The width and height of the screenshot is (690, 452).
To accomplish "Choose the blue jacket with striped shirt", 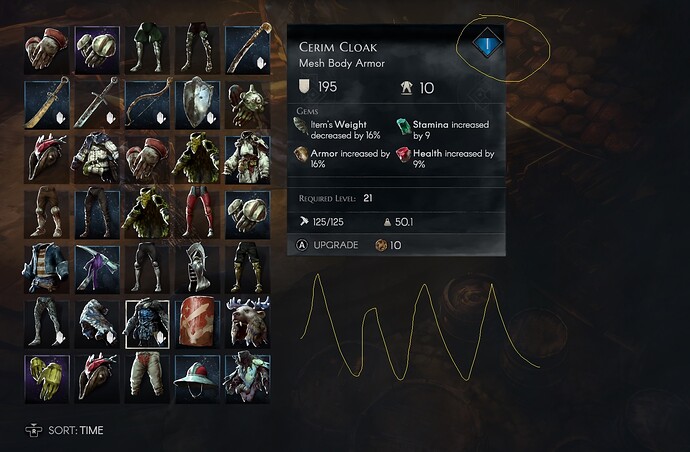I will [46, 266].
